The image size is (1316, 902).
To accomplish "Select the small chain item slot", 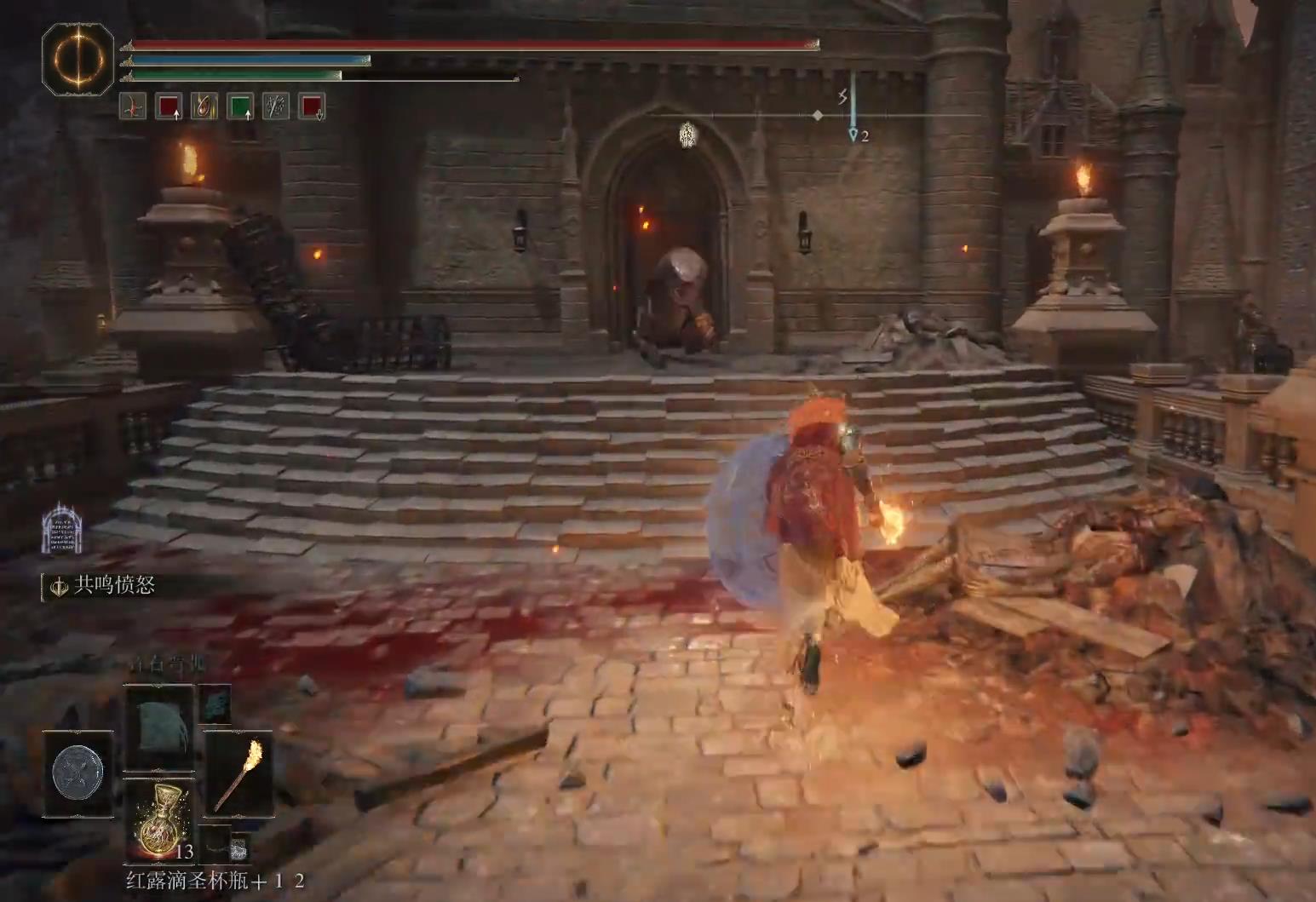I will [239, 847].
